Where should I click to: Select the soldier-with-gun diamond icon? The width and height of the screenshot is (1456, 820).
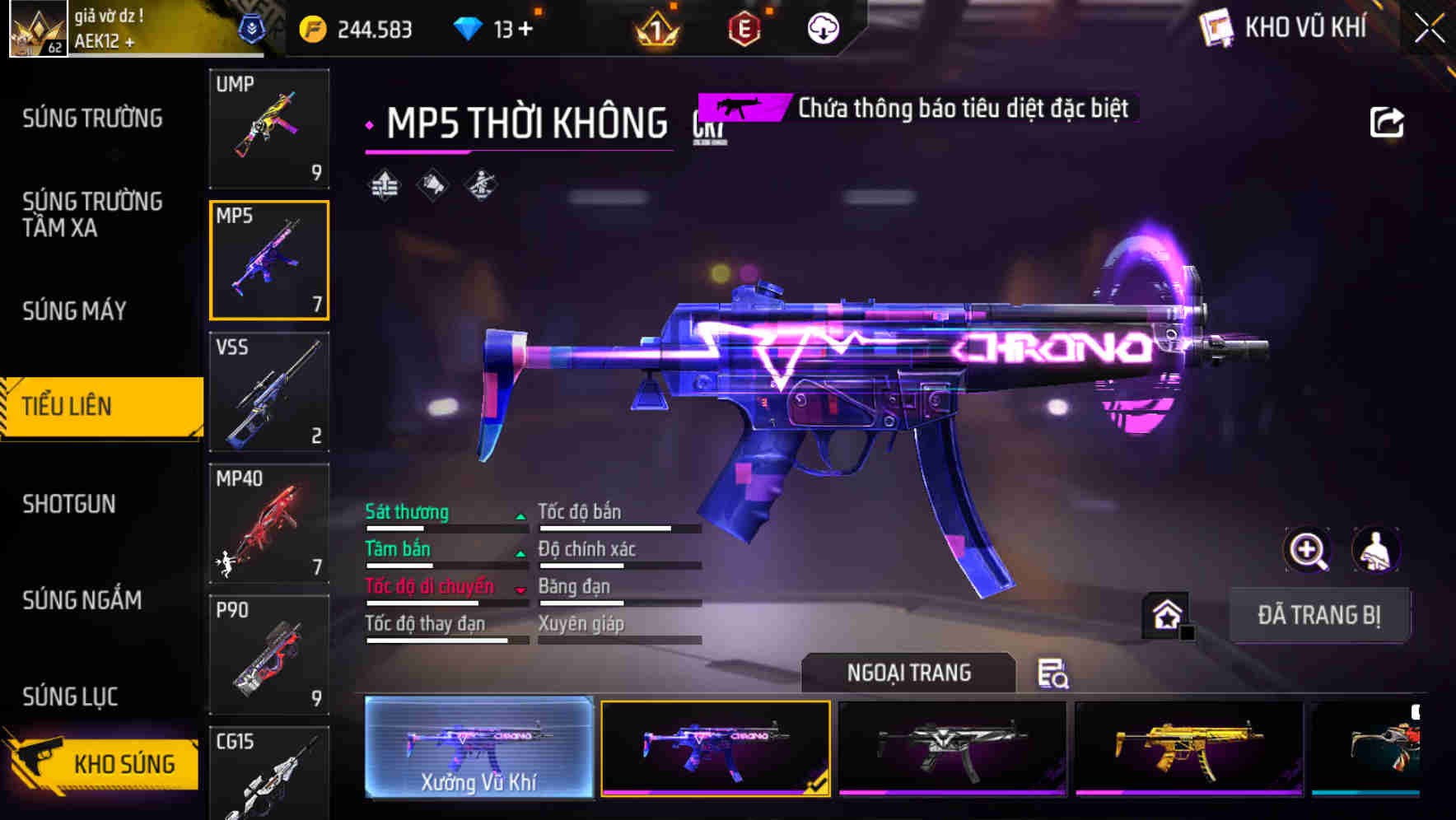[x=481, y=186]
